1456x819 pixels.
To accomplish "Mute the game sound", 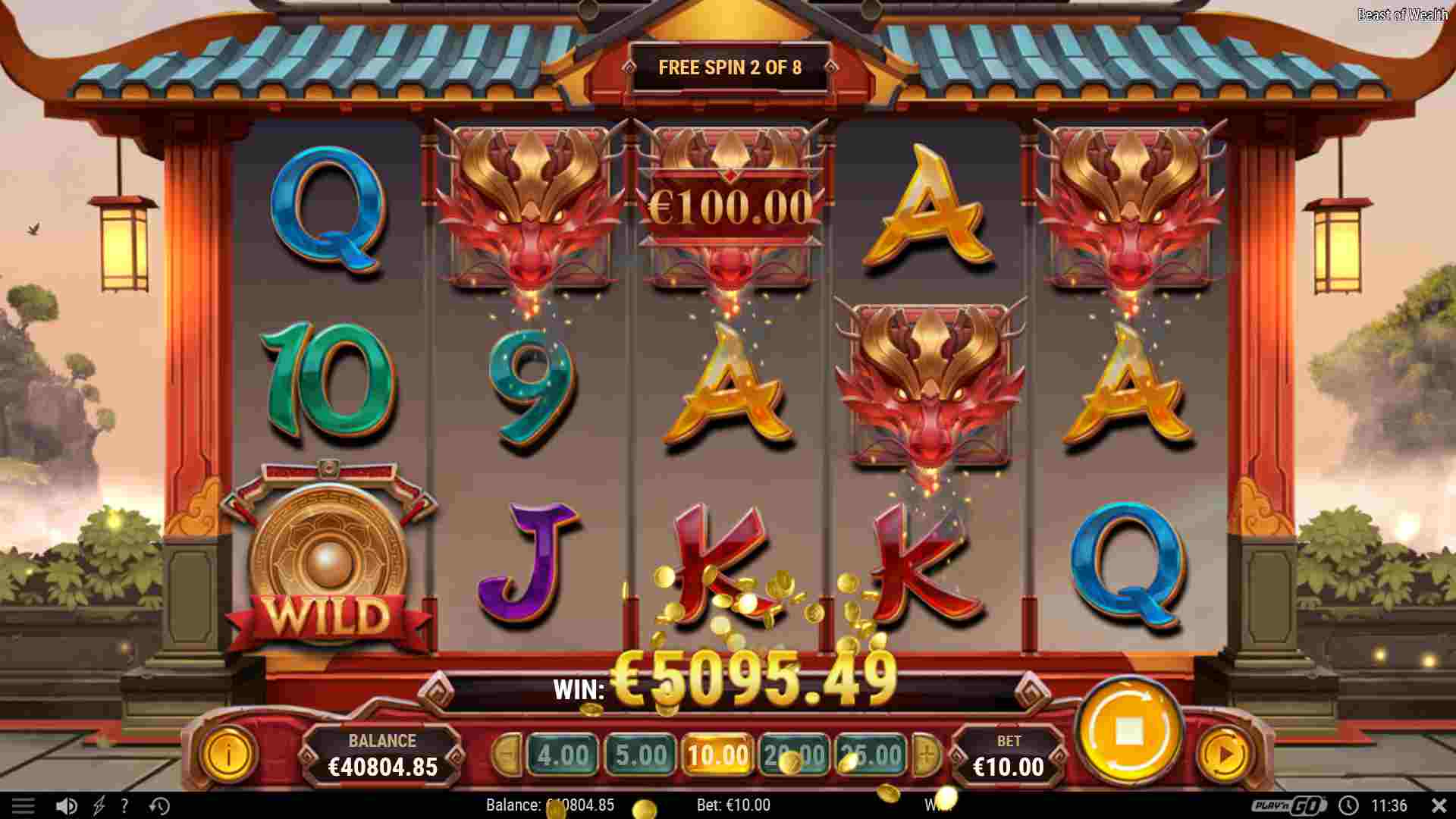I will 67,805.
